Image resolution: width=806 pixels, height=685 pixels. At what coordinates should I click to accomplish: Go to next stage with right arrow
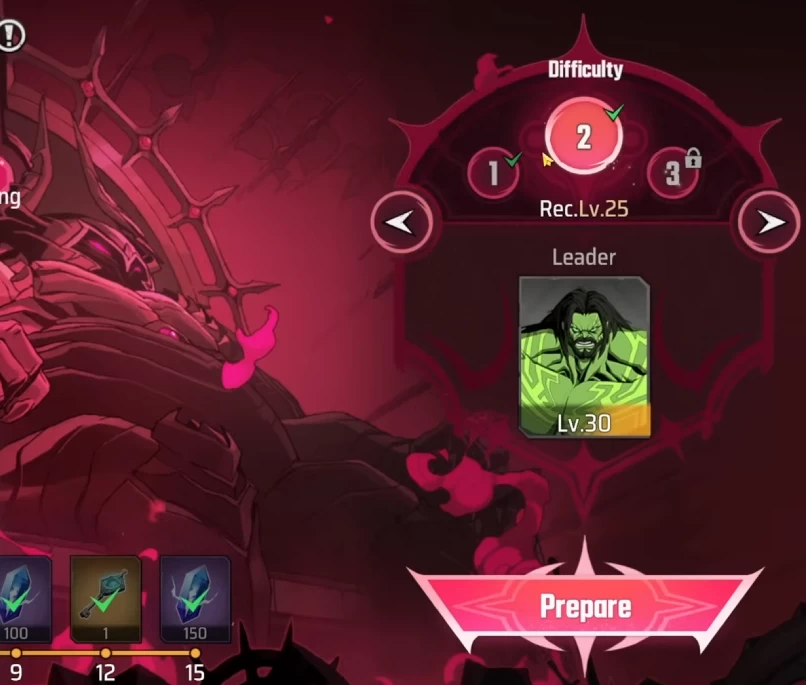pos(769,222)
